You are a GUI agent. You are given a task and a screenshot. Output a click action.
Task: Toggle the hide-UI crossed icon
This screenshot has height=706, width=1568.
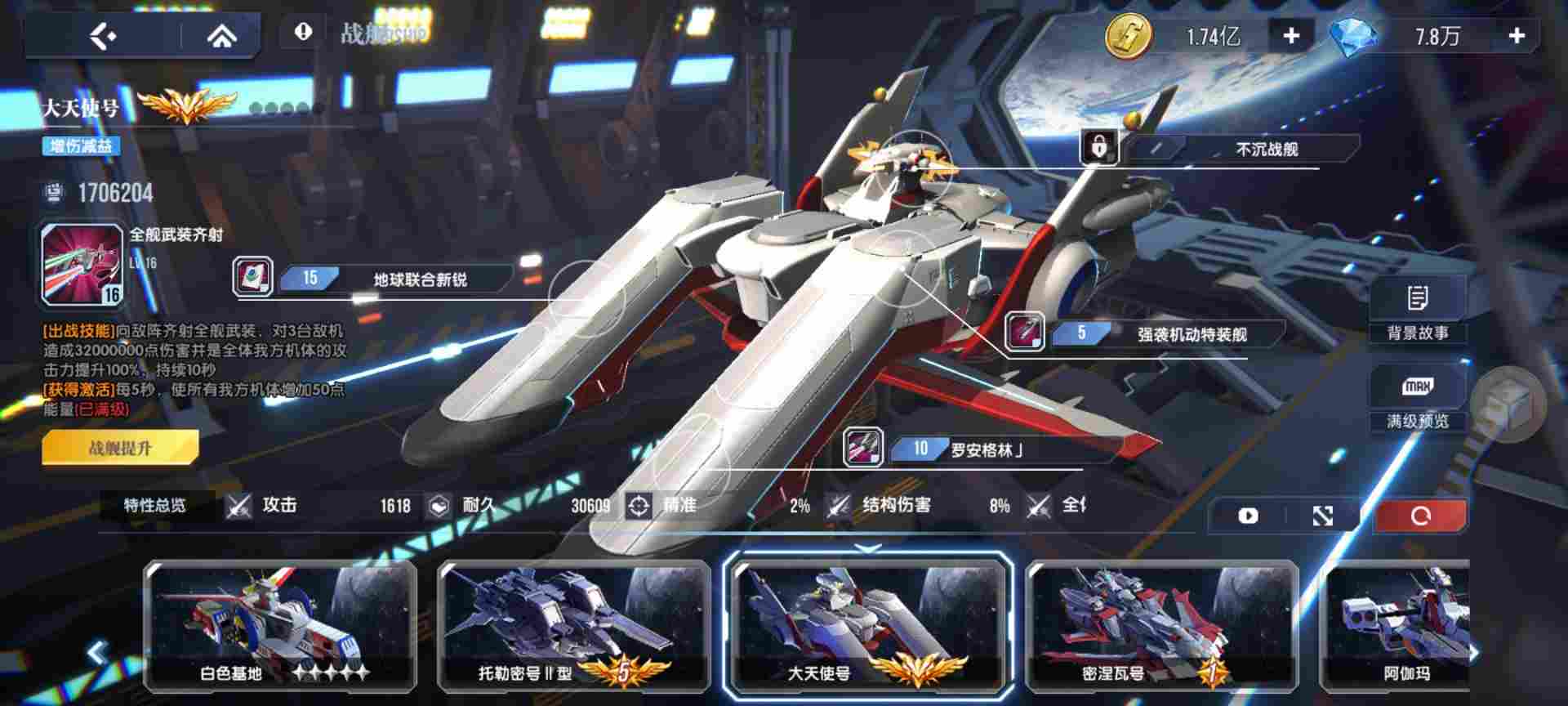1323,516
